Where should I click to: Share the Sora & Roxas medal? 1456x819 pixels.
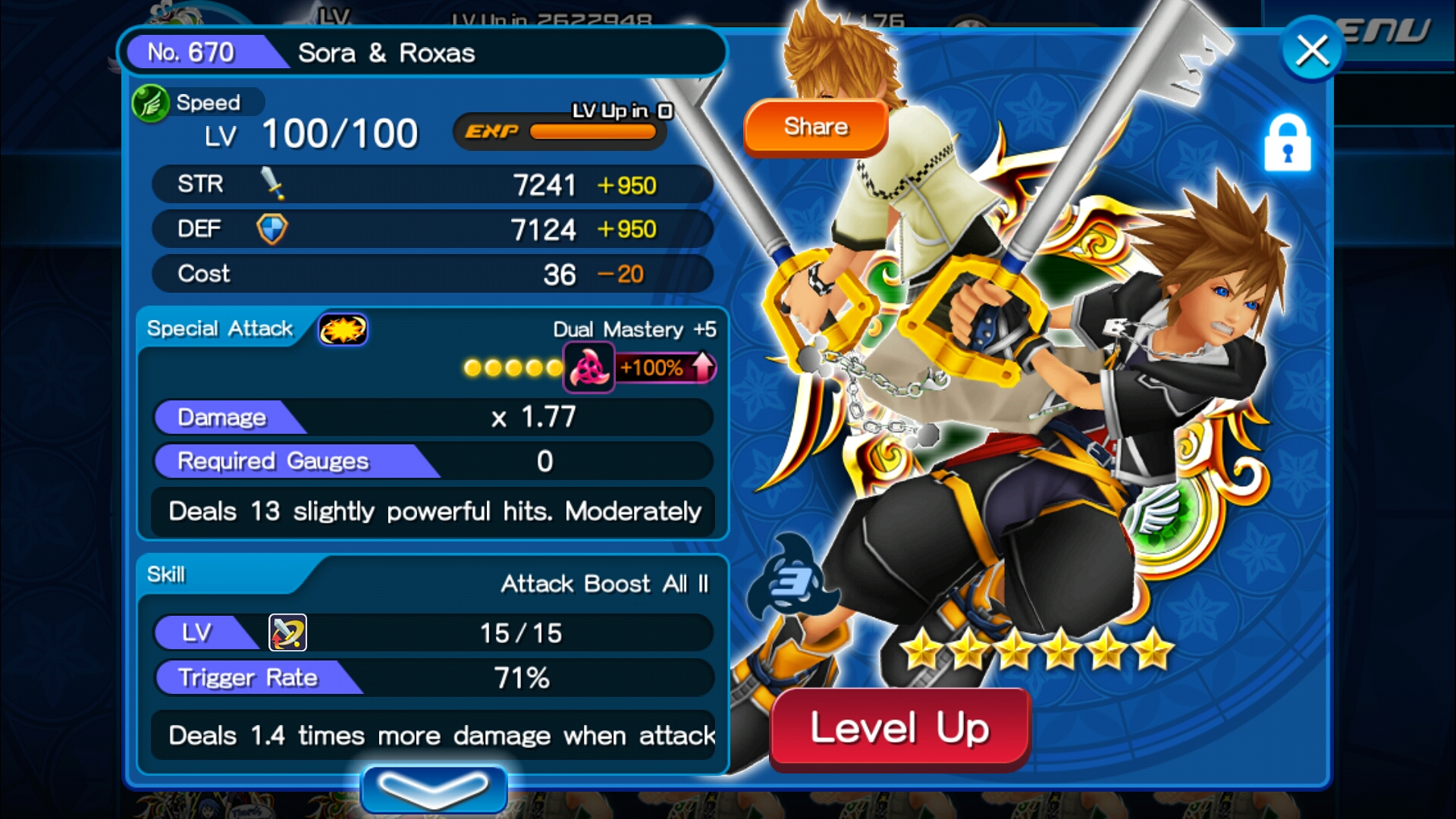click(x=815, y=127)
